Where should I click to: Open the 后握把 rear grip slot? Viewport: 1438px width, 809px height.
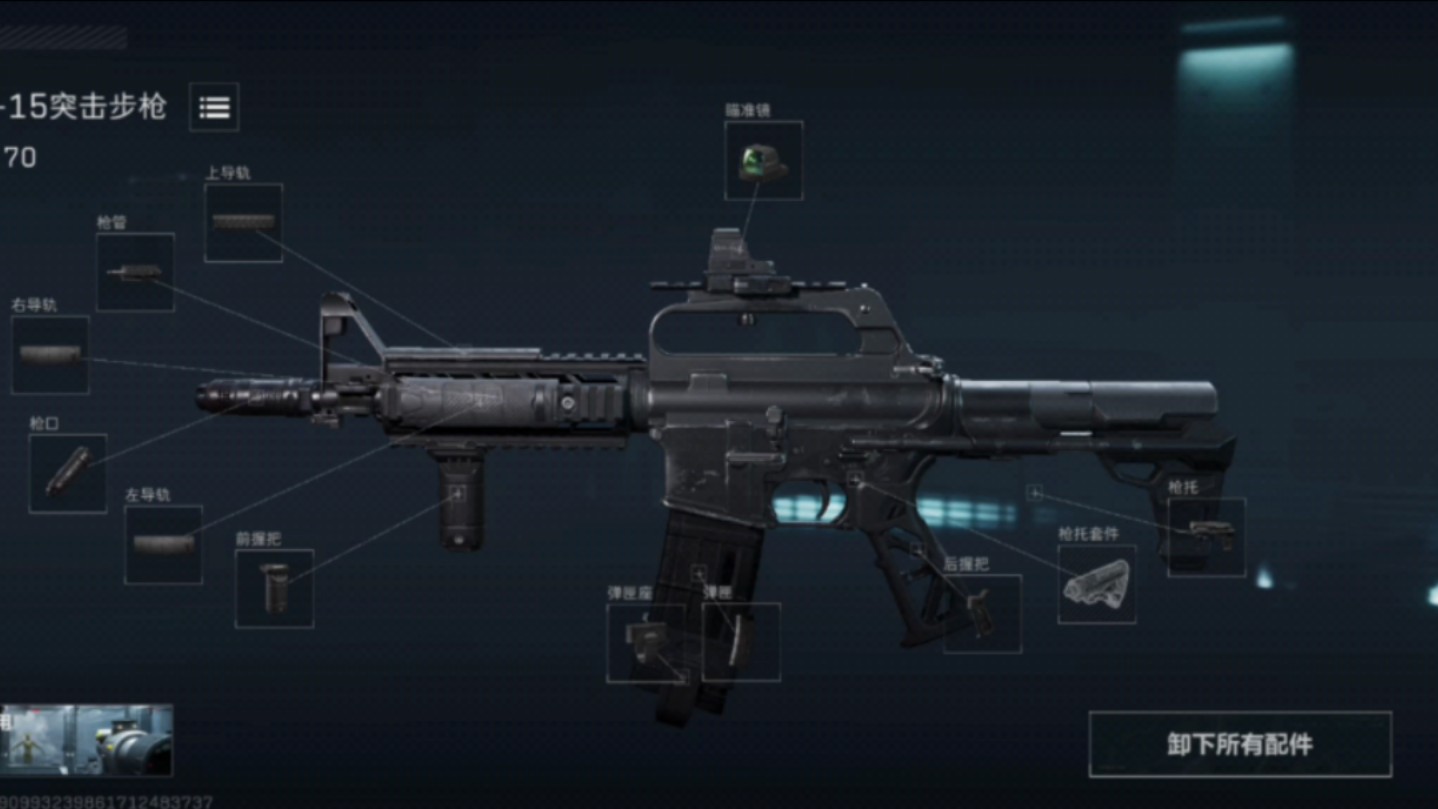[982, 613]
